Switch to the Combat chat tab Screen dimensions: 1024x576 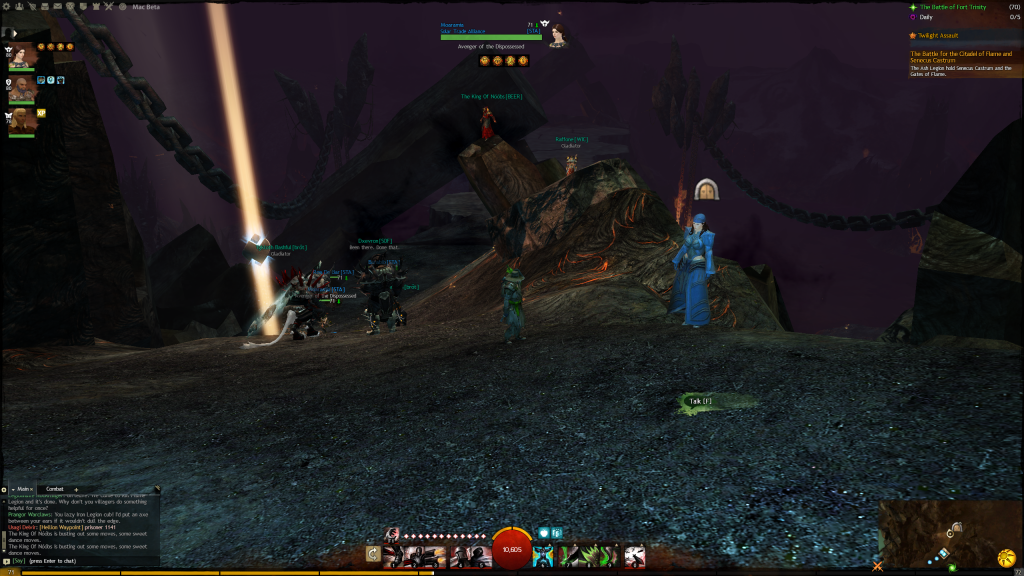[55, 489]
